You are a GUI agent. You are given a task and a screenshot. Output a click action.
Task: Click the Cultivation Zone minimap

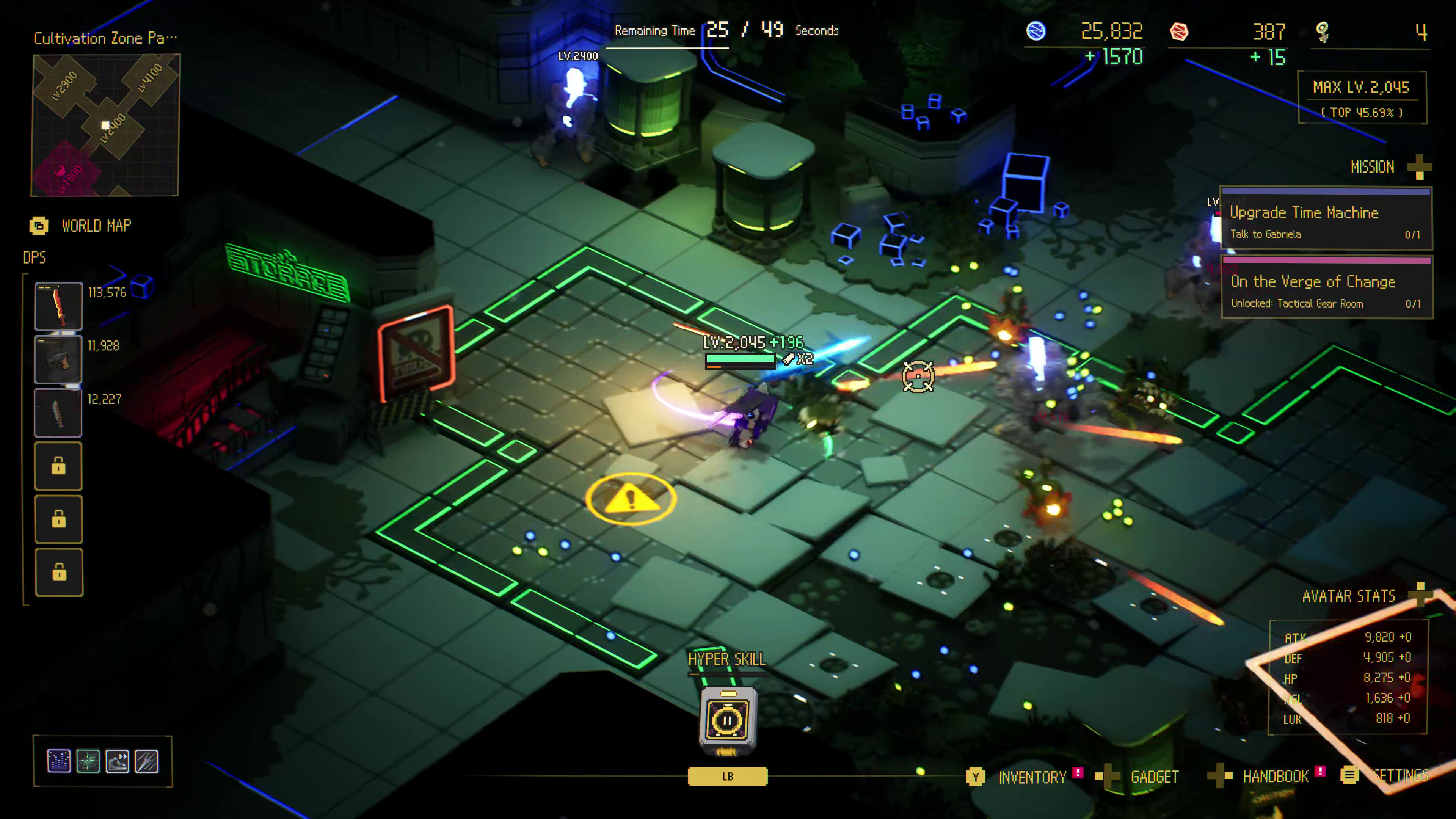point(106,125)
